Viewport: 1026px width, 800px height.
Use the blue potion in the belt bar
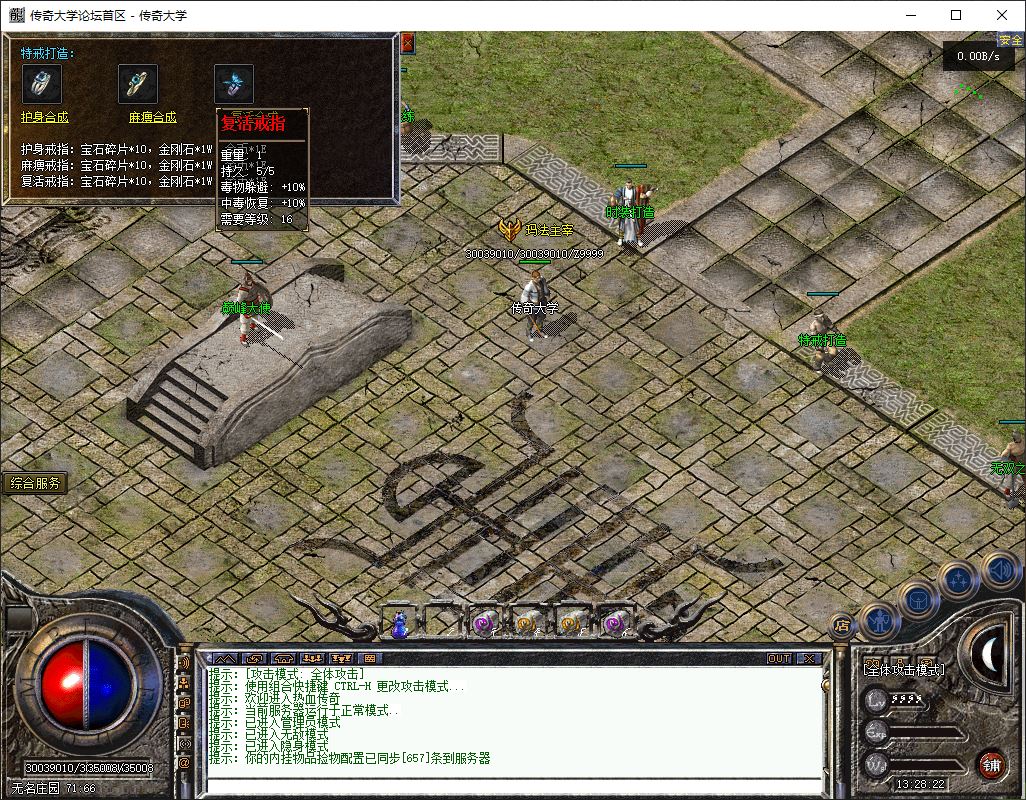tap(400, 624)
